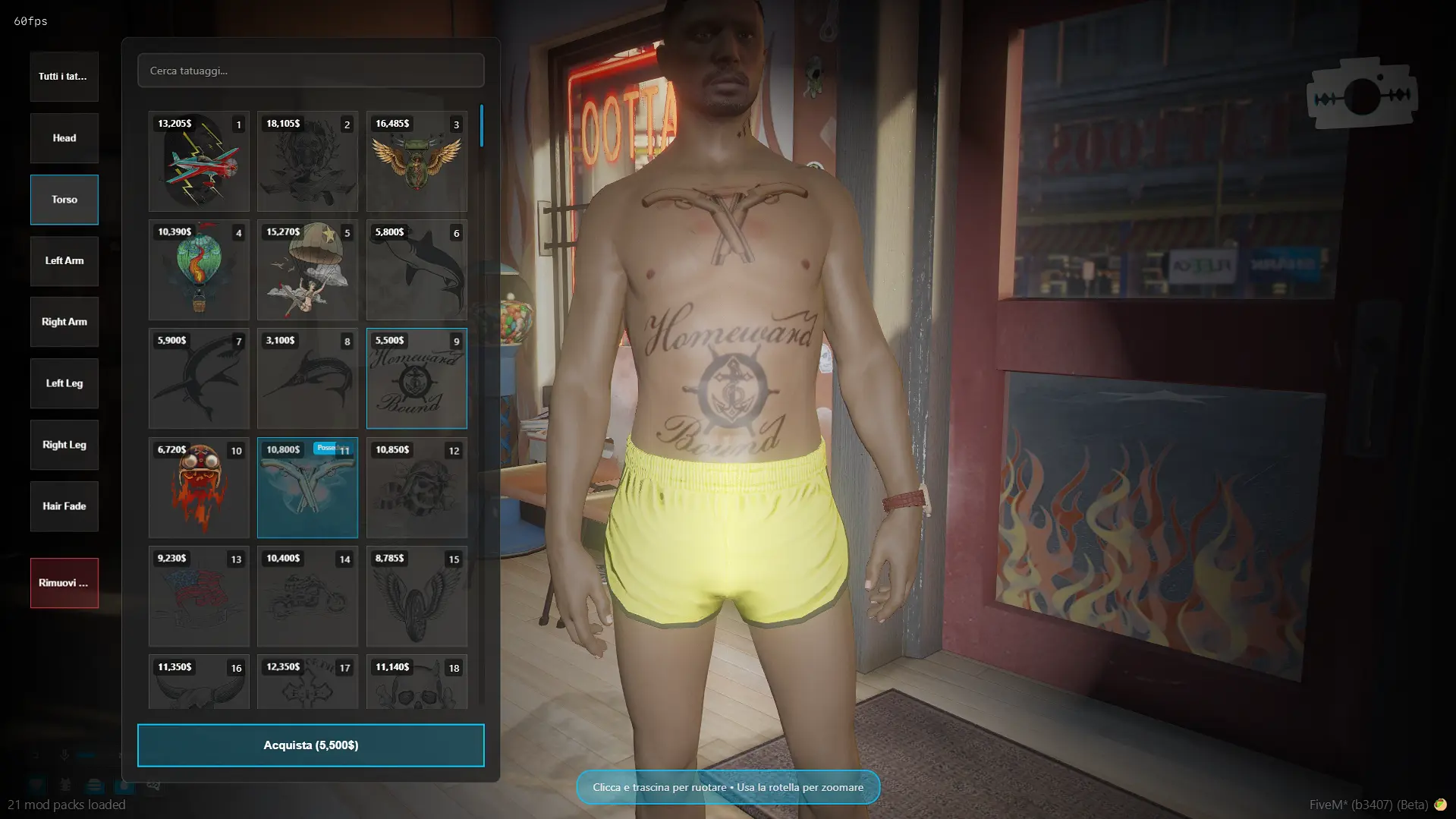Image resolution: width=1456 pixels, height=819 pixels.
Task: Click the cat-shaped icon in the bottom overlay
Action: tap(64, 786)
